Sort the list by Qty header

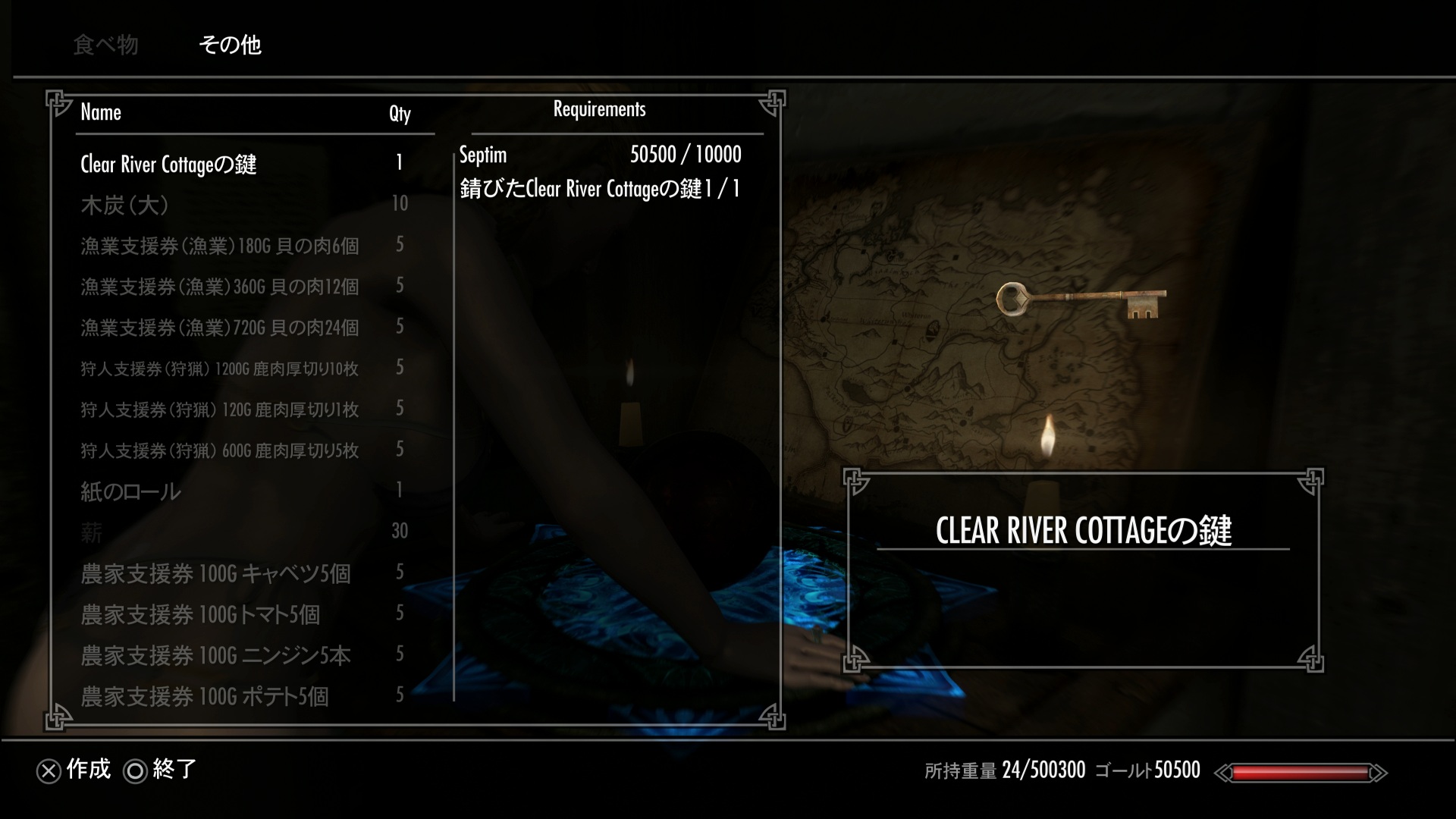(x=400, y=114)
